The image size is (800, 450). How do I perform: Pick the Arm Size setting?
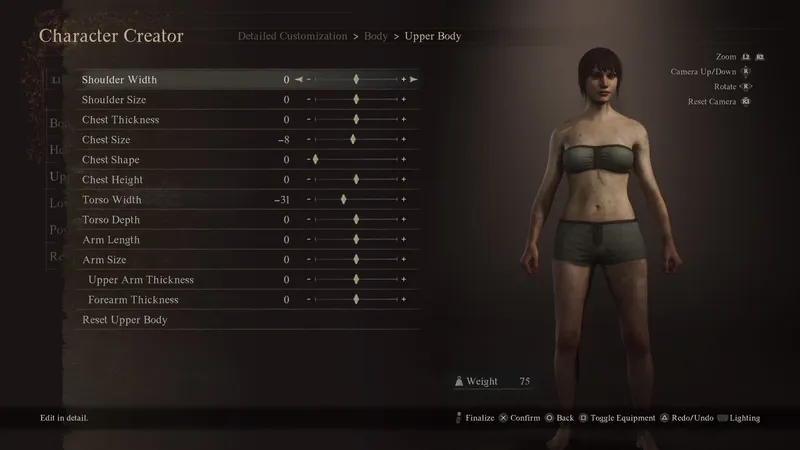[103, 260]
